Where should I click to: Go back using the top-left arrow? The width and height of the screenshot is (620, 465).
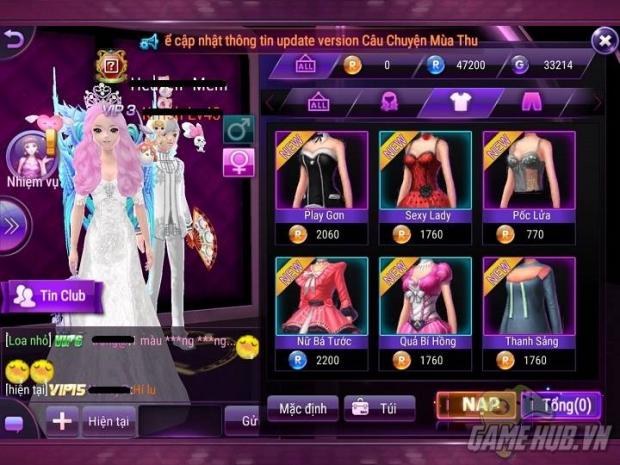[x=12, y=39]
